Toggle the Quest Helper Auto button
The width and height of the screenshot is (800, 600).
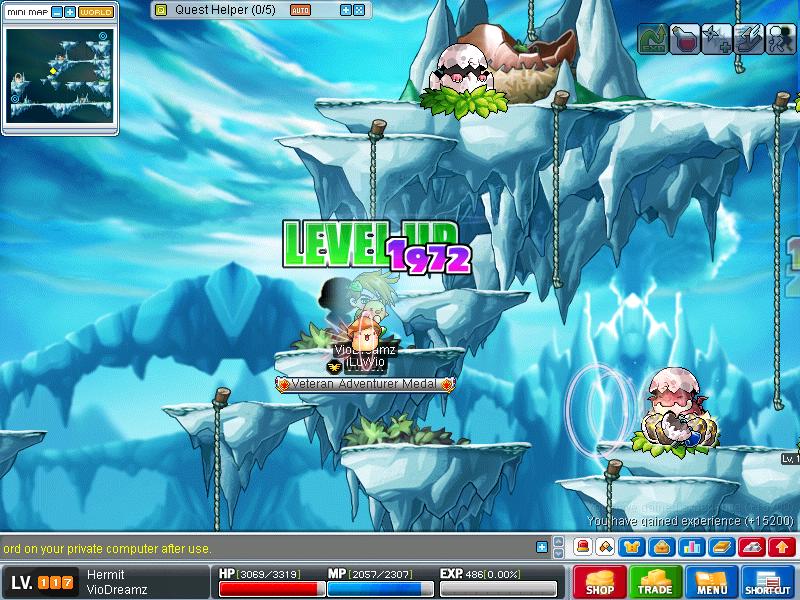tap(300, 9)
